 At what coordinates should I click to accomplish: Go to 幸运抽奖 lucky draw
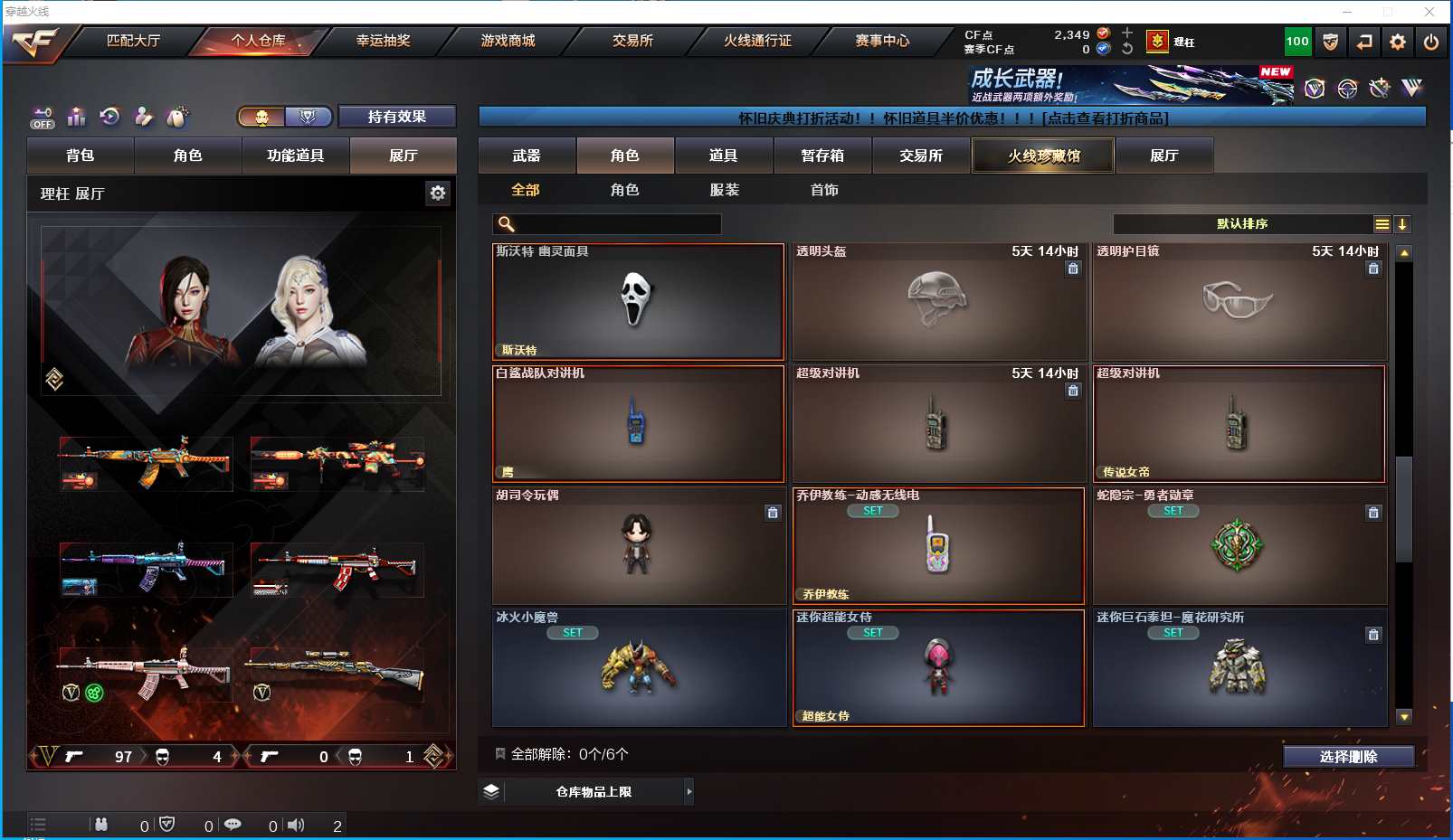[383, 41]
